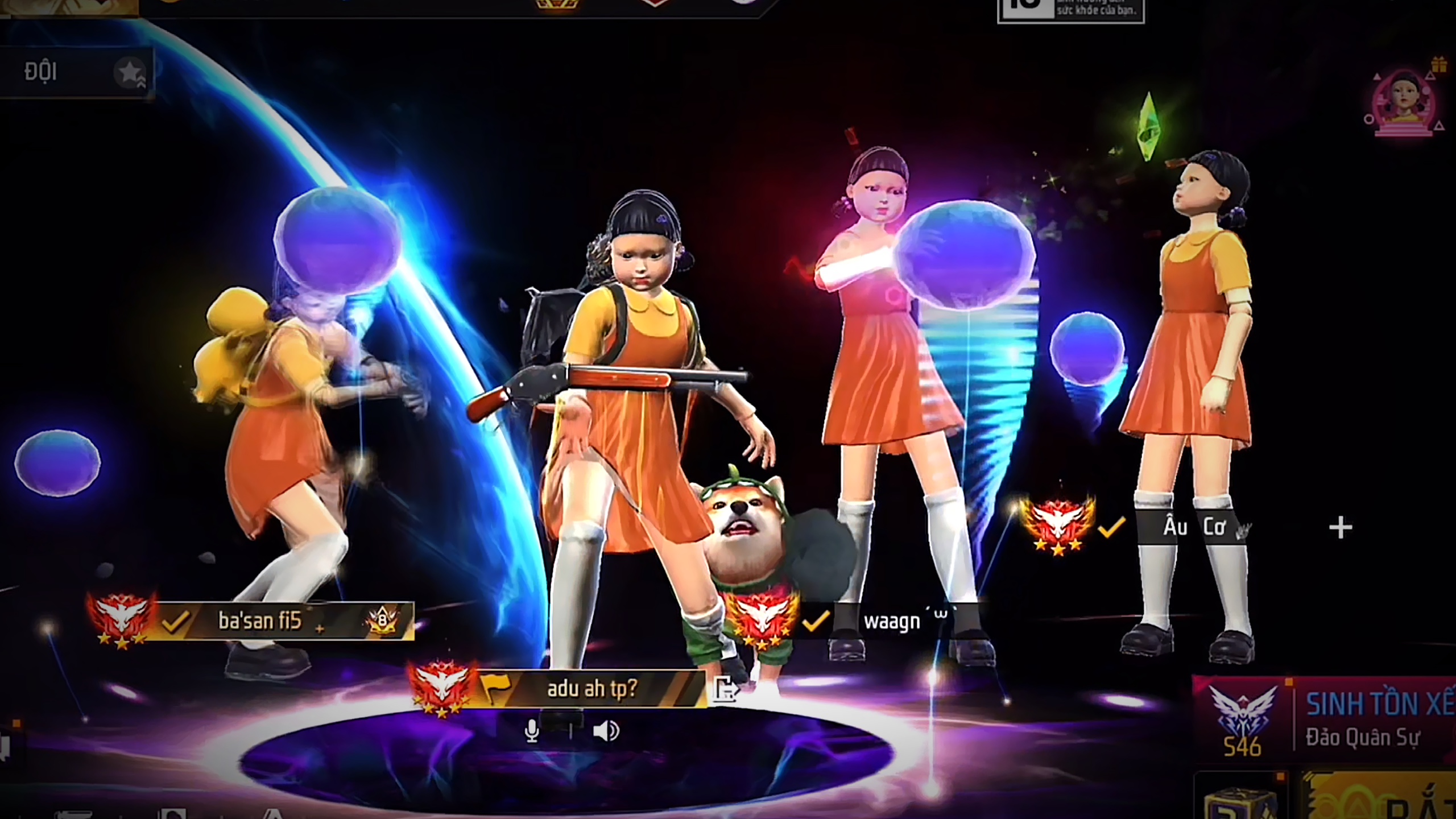Click the star icon beside ĐỘI
The image size is (1456, 819).
[x=130, y=73]
